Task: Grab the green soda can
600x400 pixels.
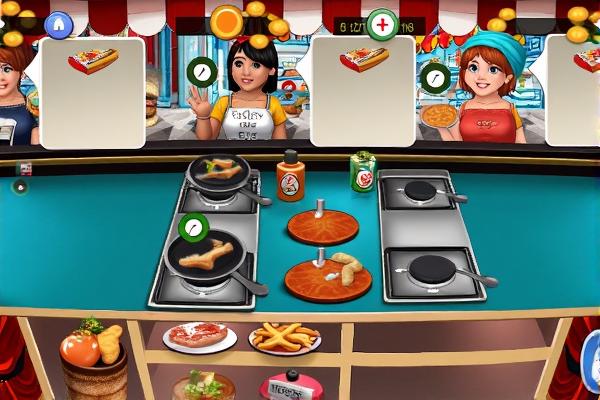Action: click(x=362, y=172)
